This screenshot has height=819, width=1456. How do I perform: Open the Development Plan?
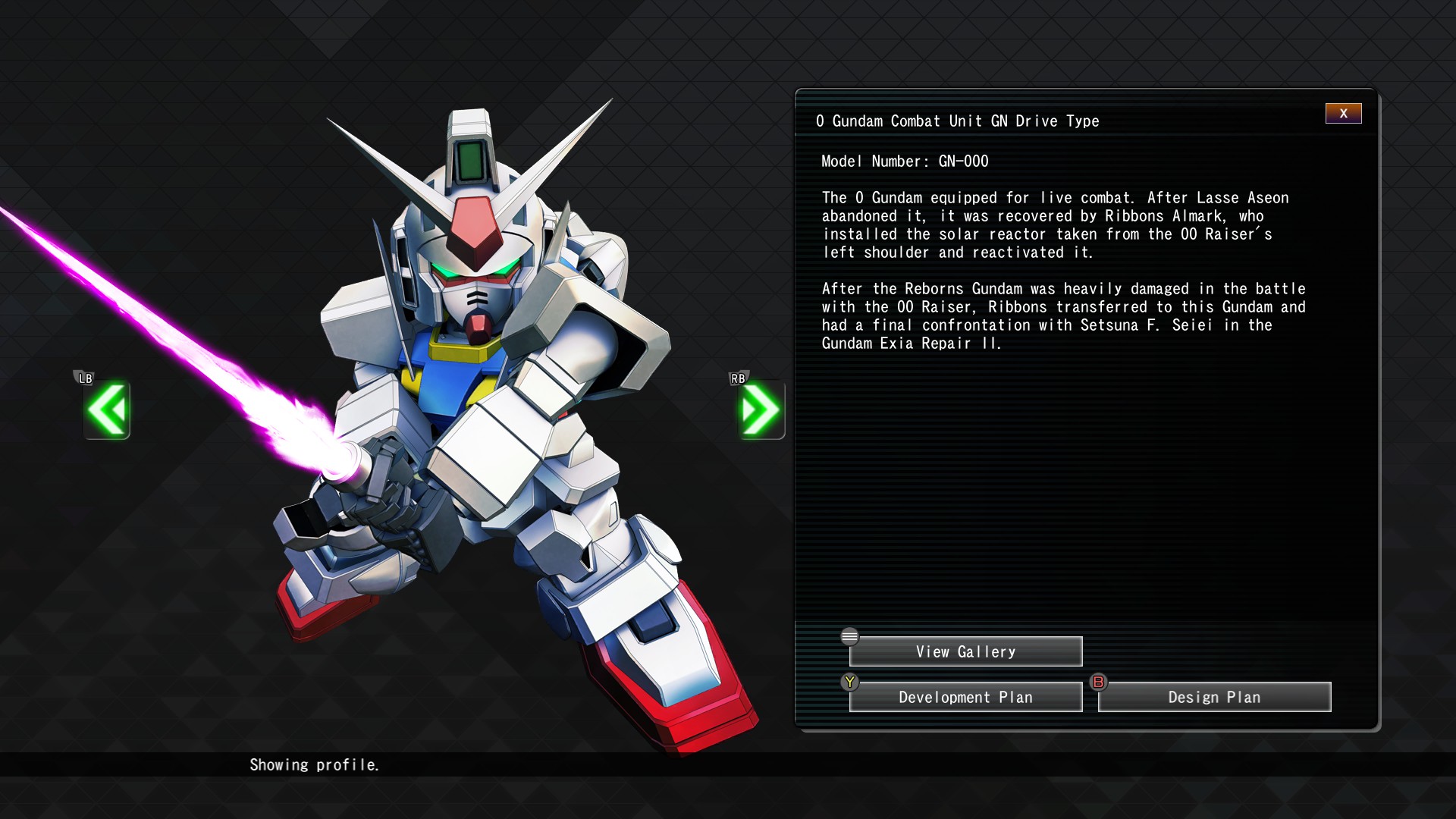click(x=965, y=698)
